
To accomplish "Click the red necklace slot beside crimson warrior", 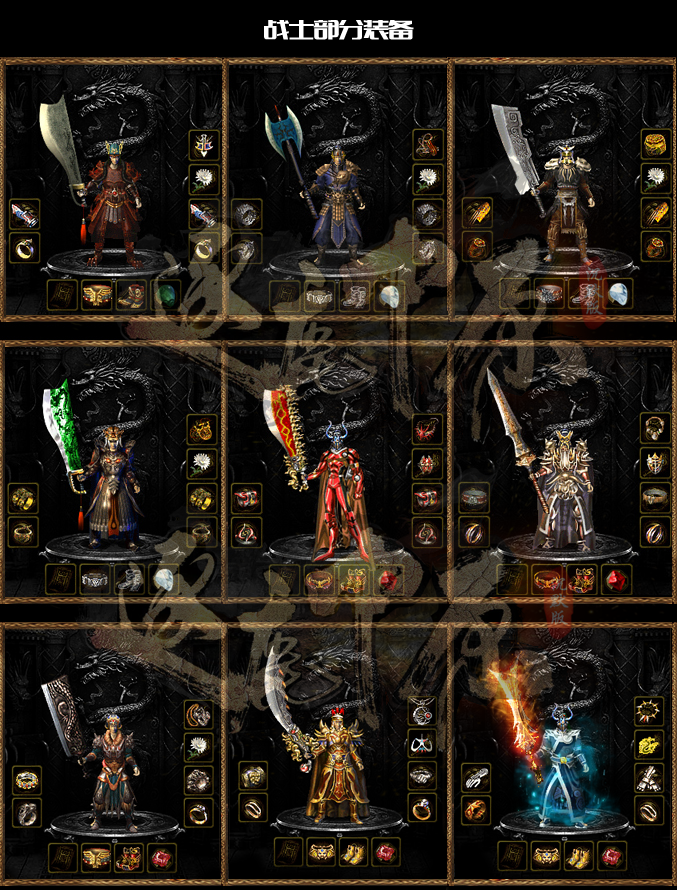I will (429, 430).
